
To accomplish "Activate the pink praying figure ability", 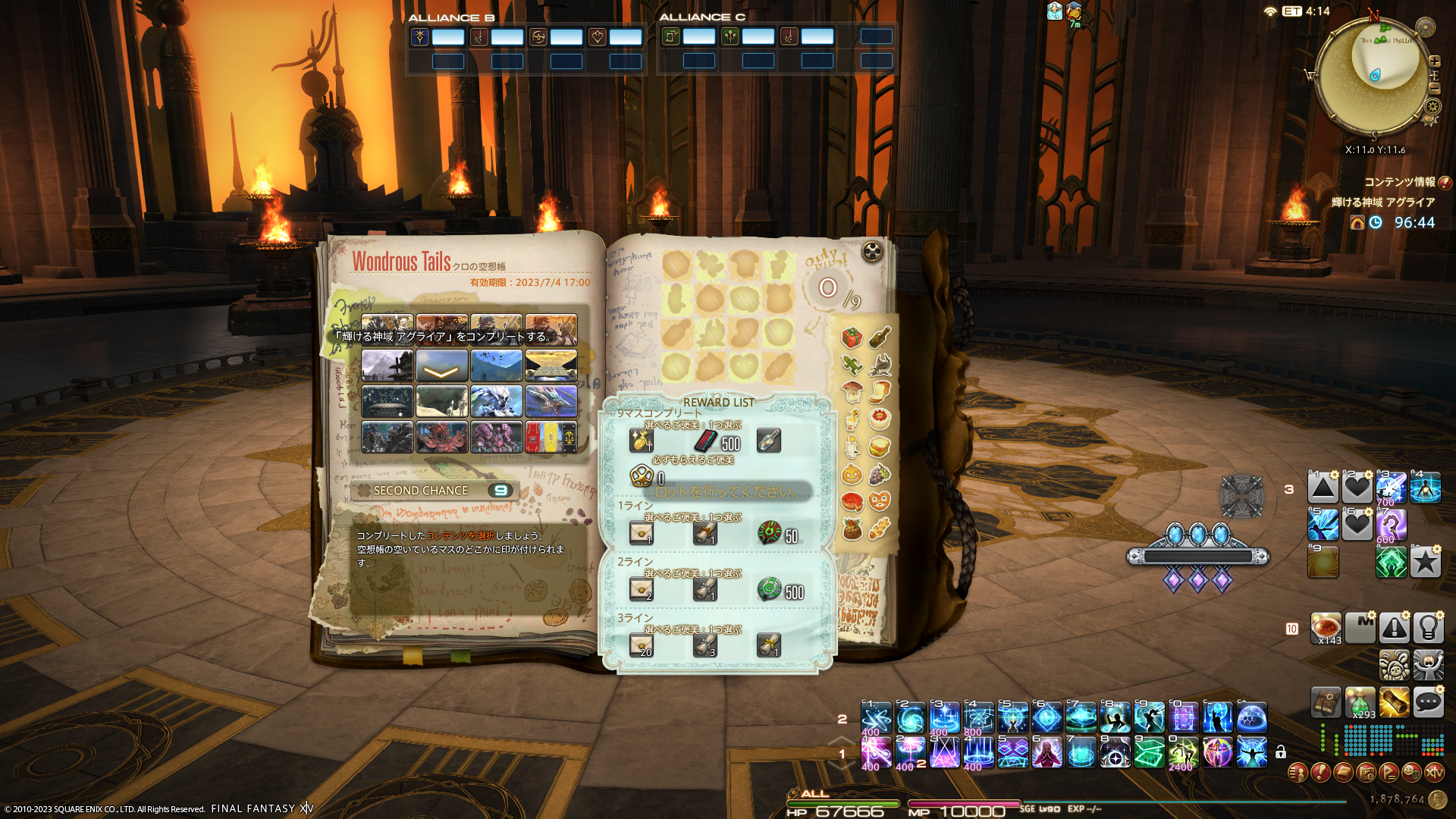I will coord(1046,752).
